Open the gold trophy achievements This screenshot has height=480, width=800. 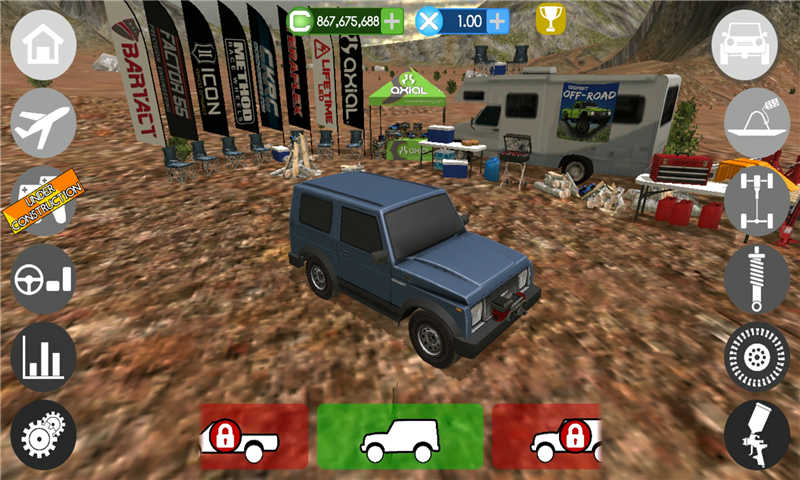click(550, 19)
